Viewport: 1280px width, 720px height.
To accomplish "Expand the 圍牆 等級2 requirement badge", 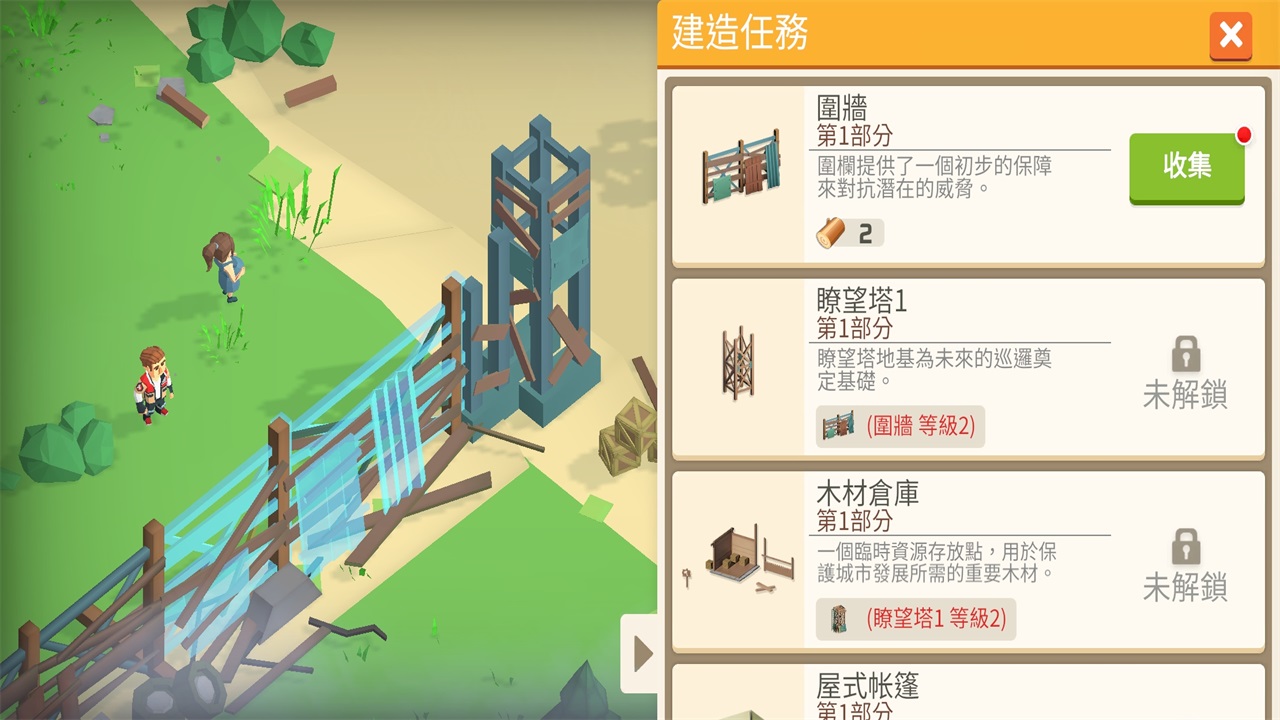I will point(900,426).
